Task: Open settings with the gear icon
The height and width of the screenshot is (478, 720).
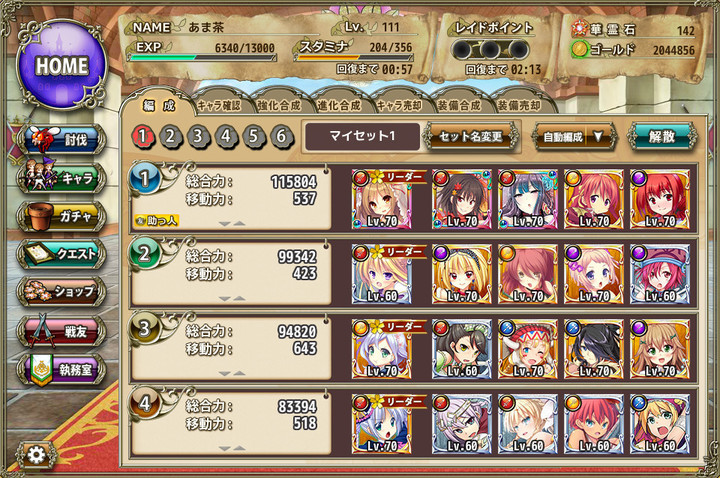Action: [x=37, y=455]
